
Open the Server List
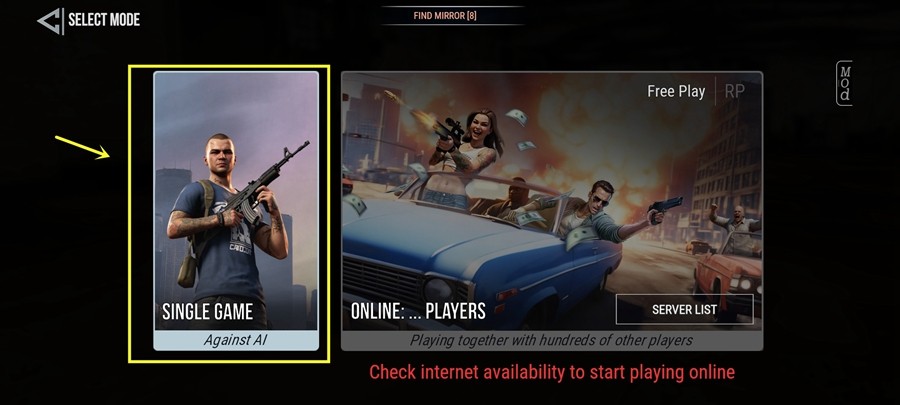click(684, 310)
